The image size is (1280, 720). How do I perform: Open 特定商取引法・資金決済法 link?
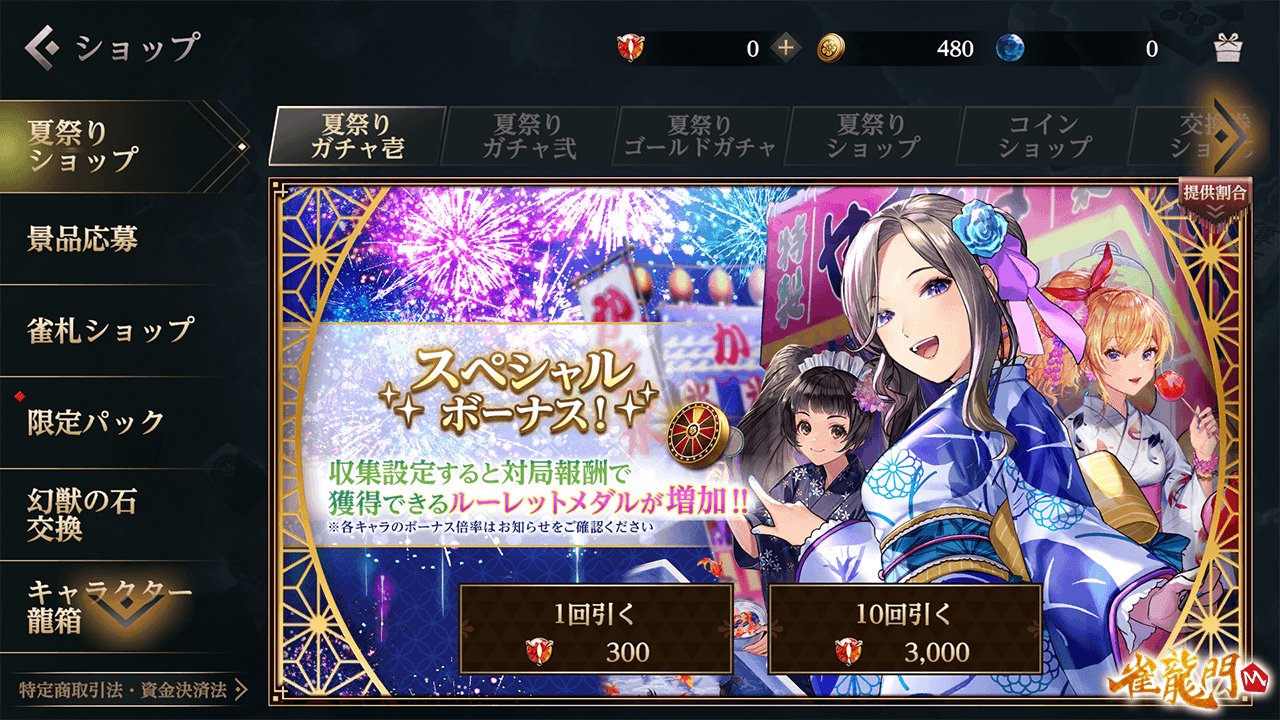[125, 690]
